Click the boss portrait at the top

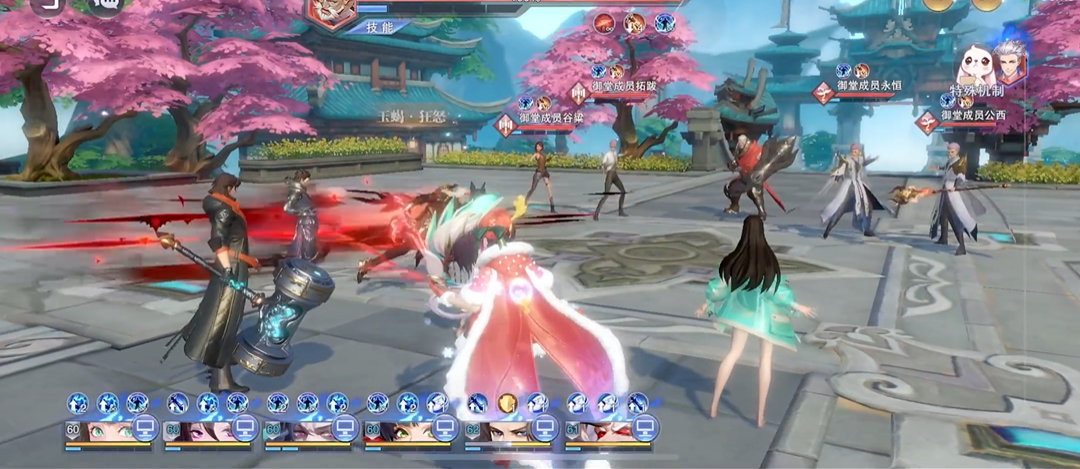point(330,9)
